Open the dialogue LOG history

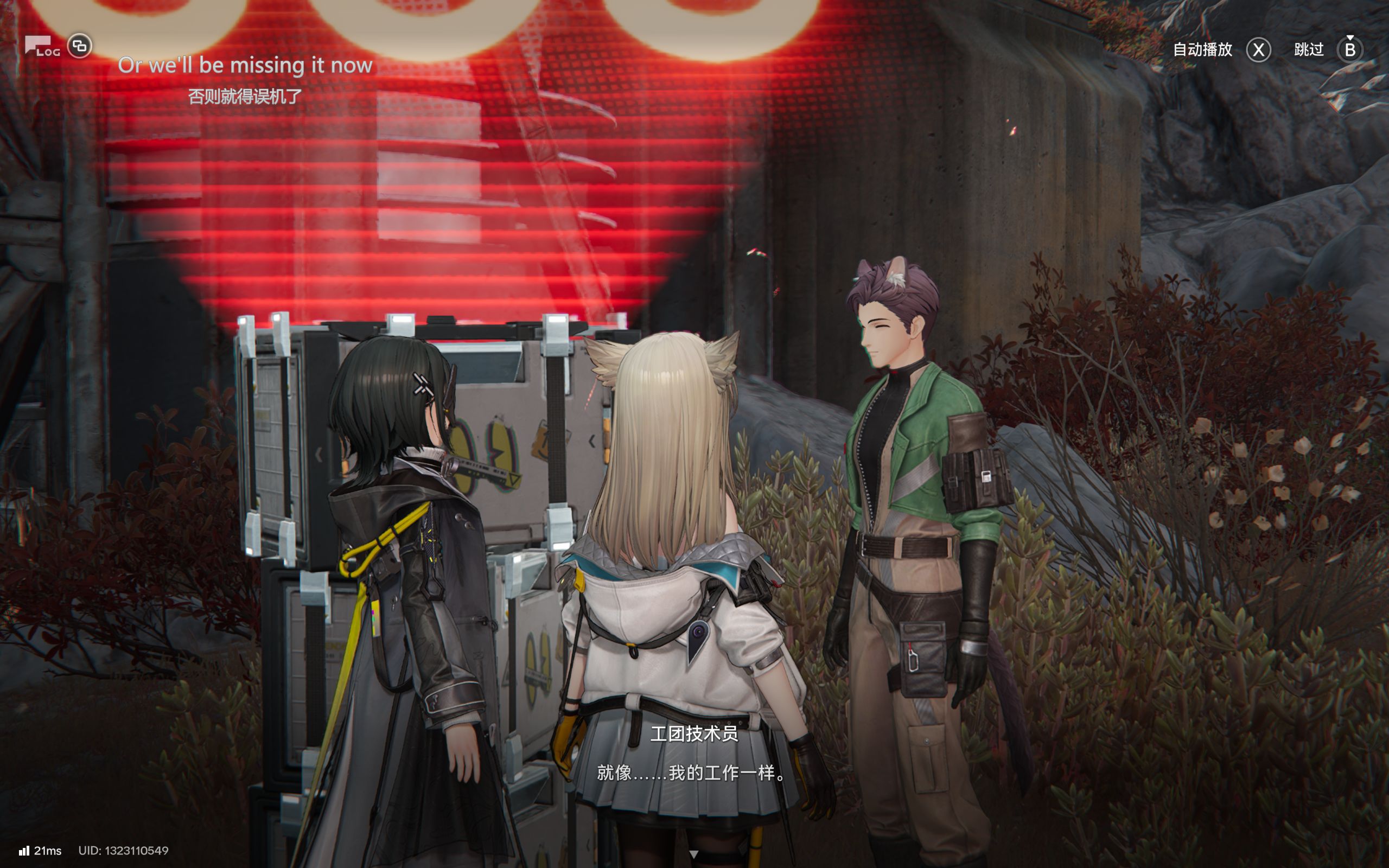[x=42, y=47]
